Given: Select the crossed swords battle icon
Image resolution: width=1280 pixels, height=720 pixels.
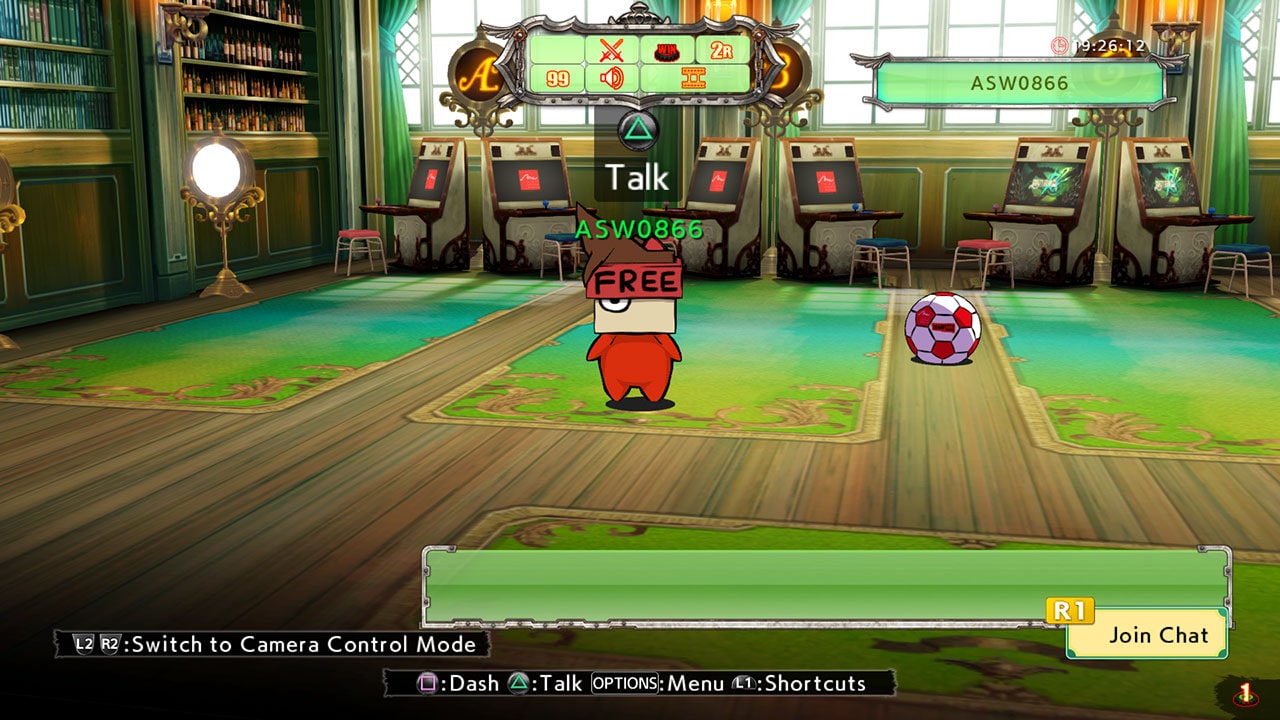Looking at the screenshot, I should [x=610, y=51].
